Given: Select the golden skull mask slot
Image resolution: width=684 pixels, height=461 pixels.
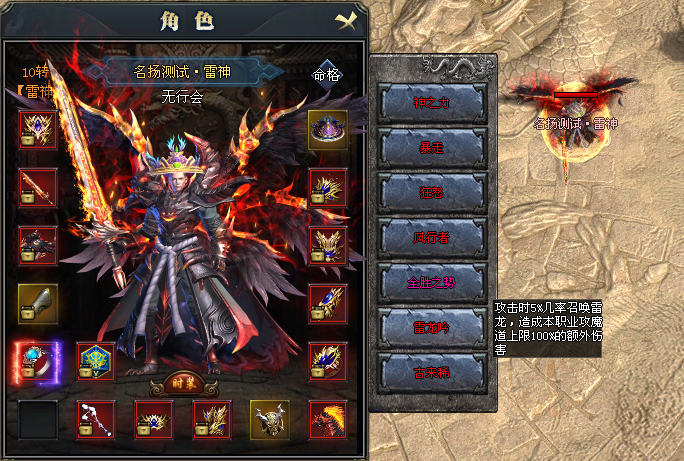Looking at the screenshot, I should [x=269, y=419].
